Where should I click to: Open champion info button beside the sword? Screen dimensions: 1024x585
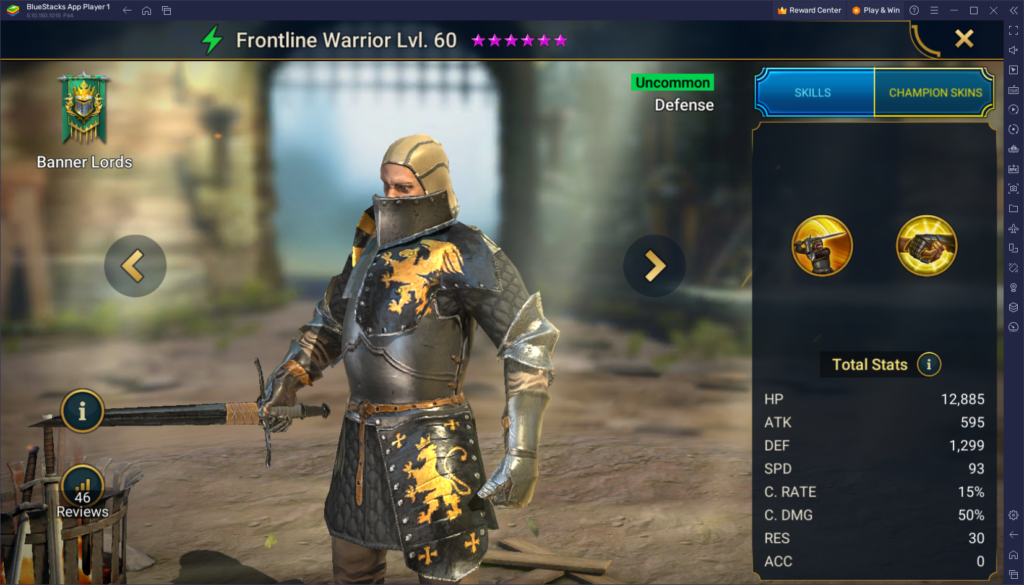(82, 410)
